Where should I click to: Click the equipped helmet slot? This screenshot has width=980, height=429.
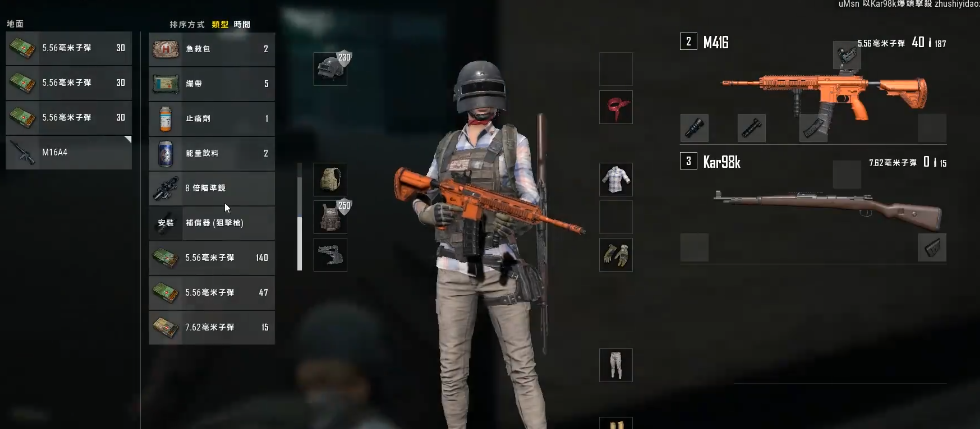330,68
